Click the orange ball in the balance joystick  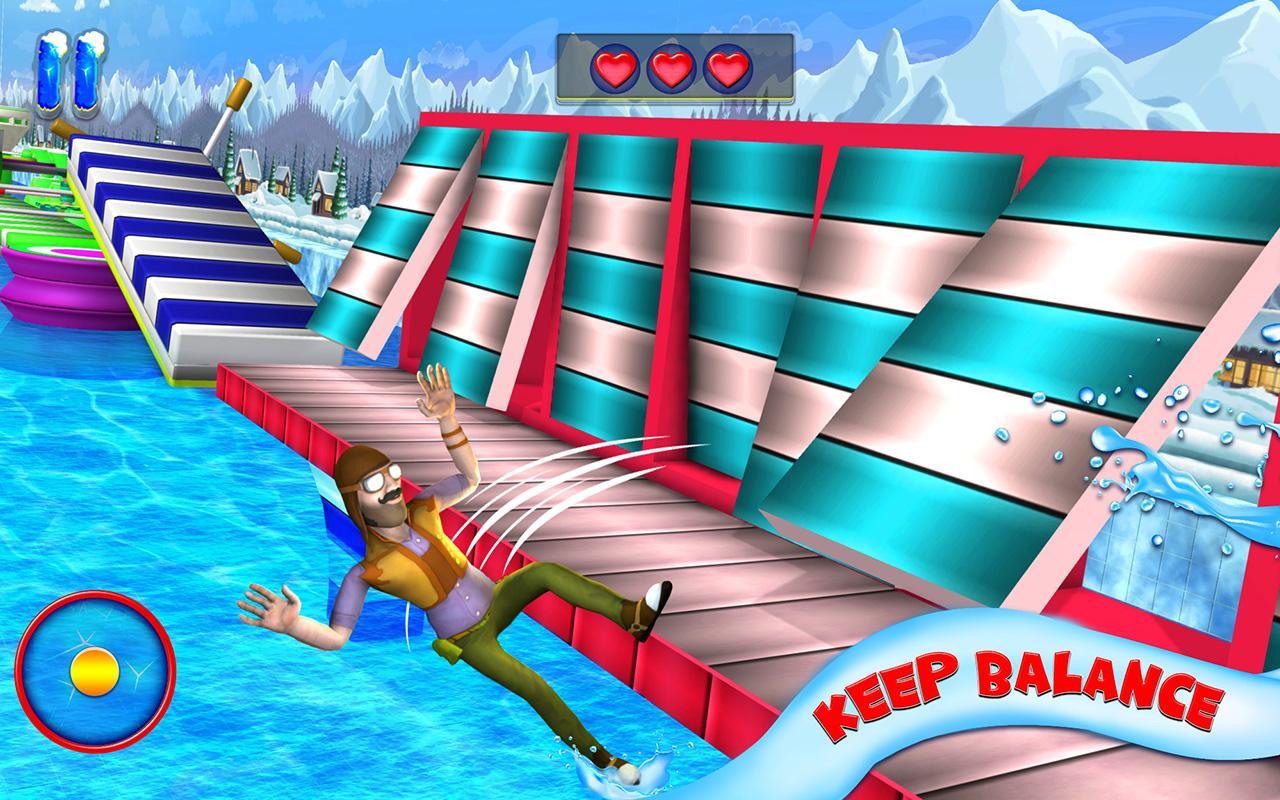tap(93, 672)
